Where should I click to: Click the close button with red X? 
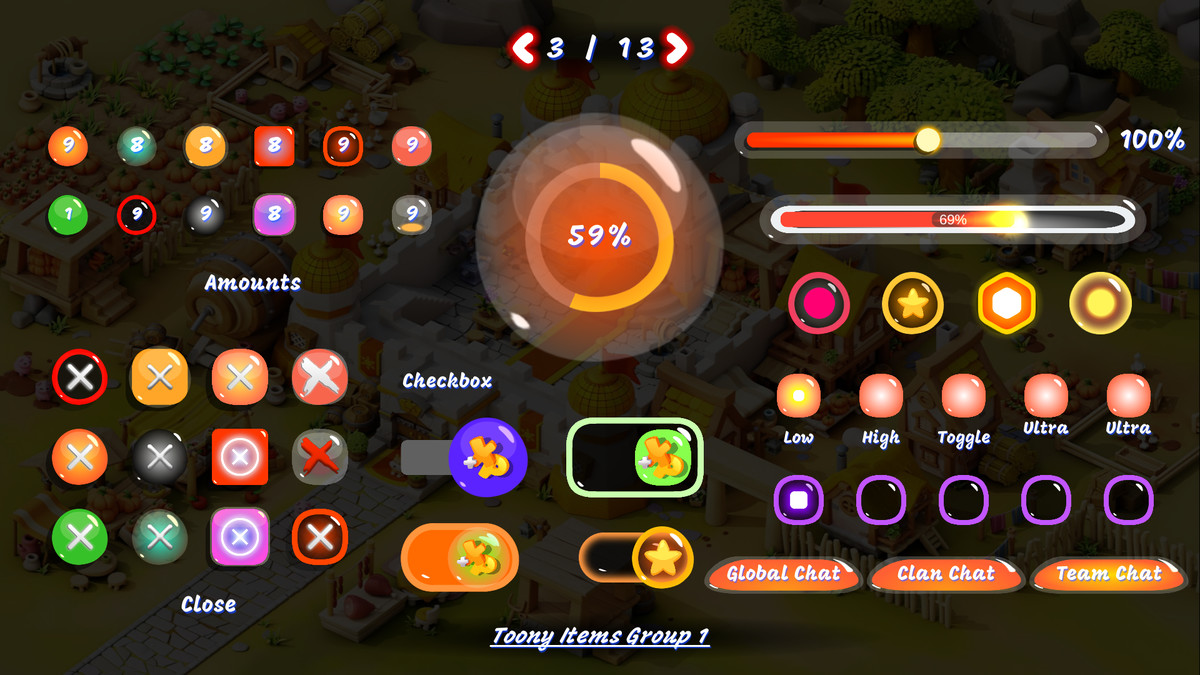pyautogui.click(x=320, y=456)
